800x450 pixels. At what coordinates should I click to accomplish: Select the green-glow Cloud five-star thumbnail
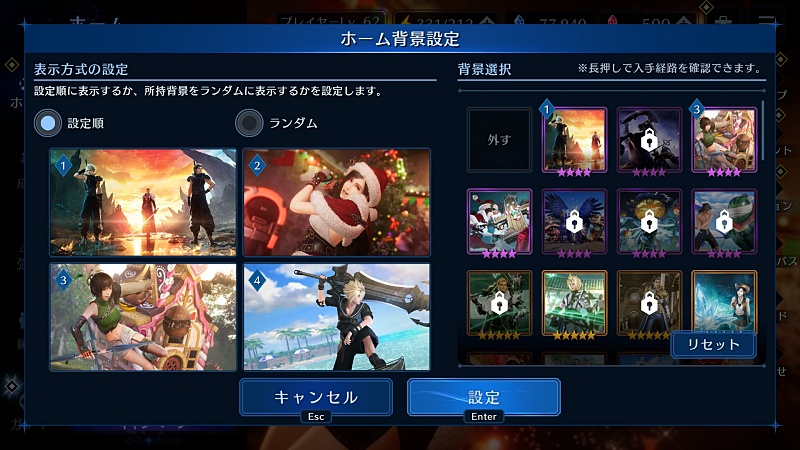[574, 303]
